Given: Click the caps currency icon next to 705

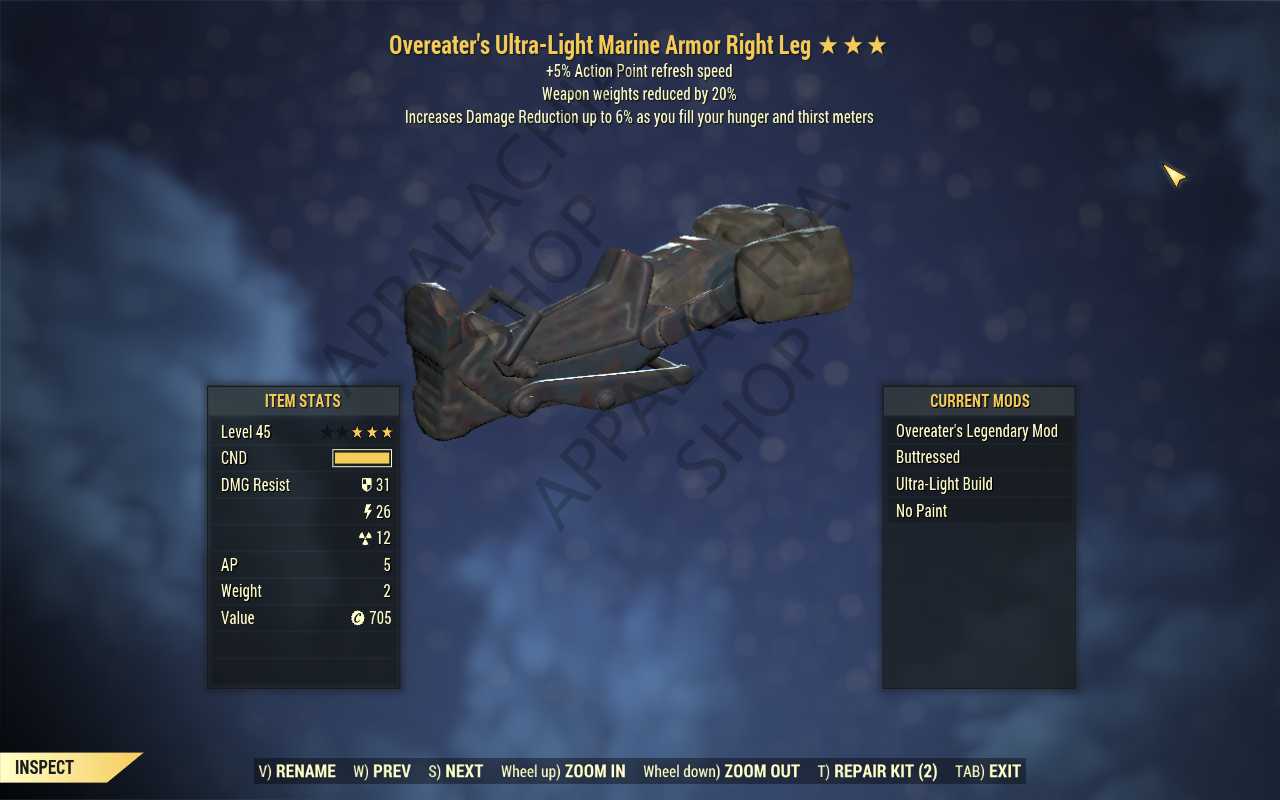Looking at the screenshot, I should coord(359,618).
